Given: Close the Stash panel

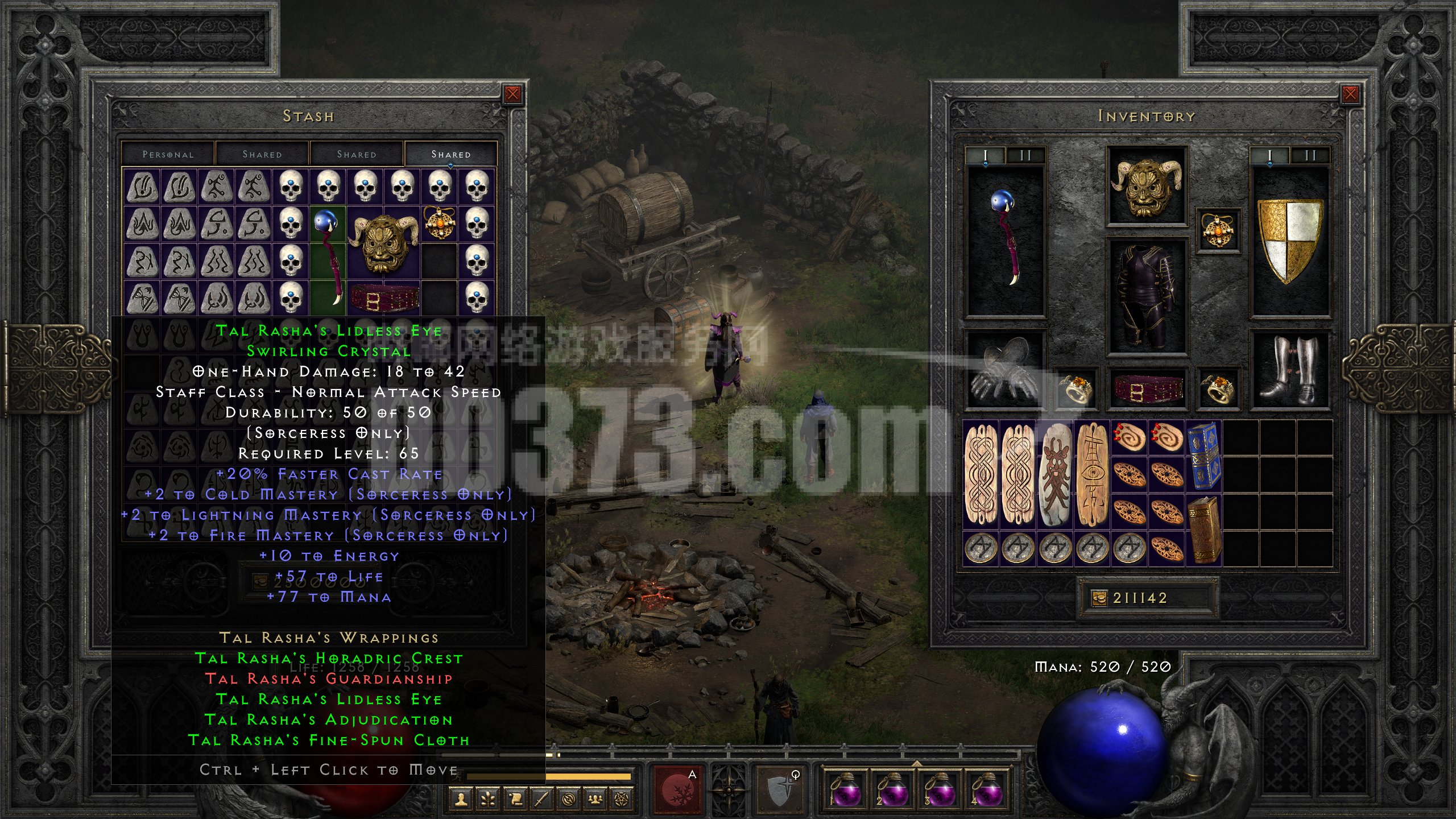Looking at the screenshot, I should coord(512,94).
